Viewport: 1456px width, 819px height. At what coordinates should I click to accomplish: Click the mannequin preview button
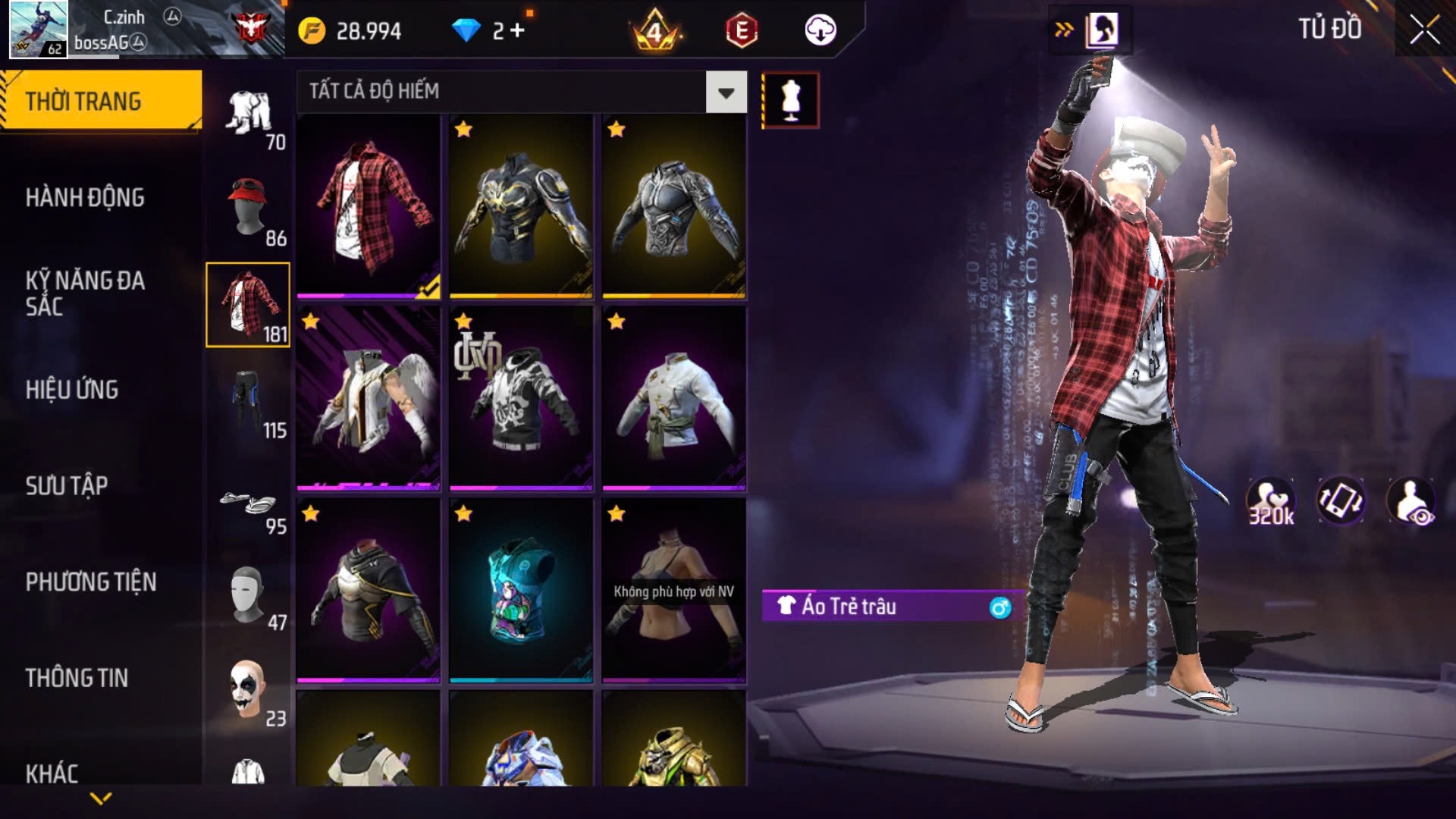[790, 100]
